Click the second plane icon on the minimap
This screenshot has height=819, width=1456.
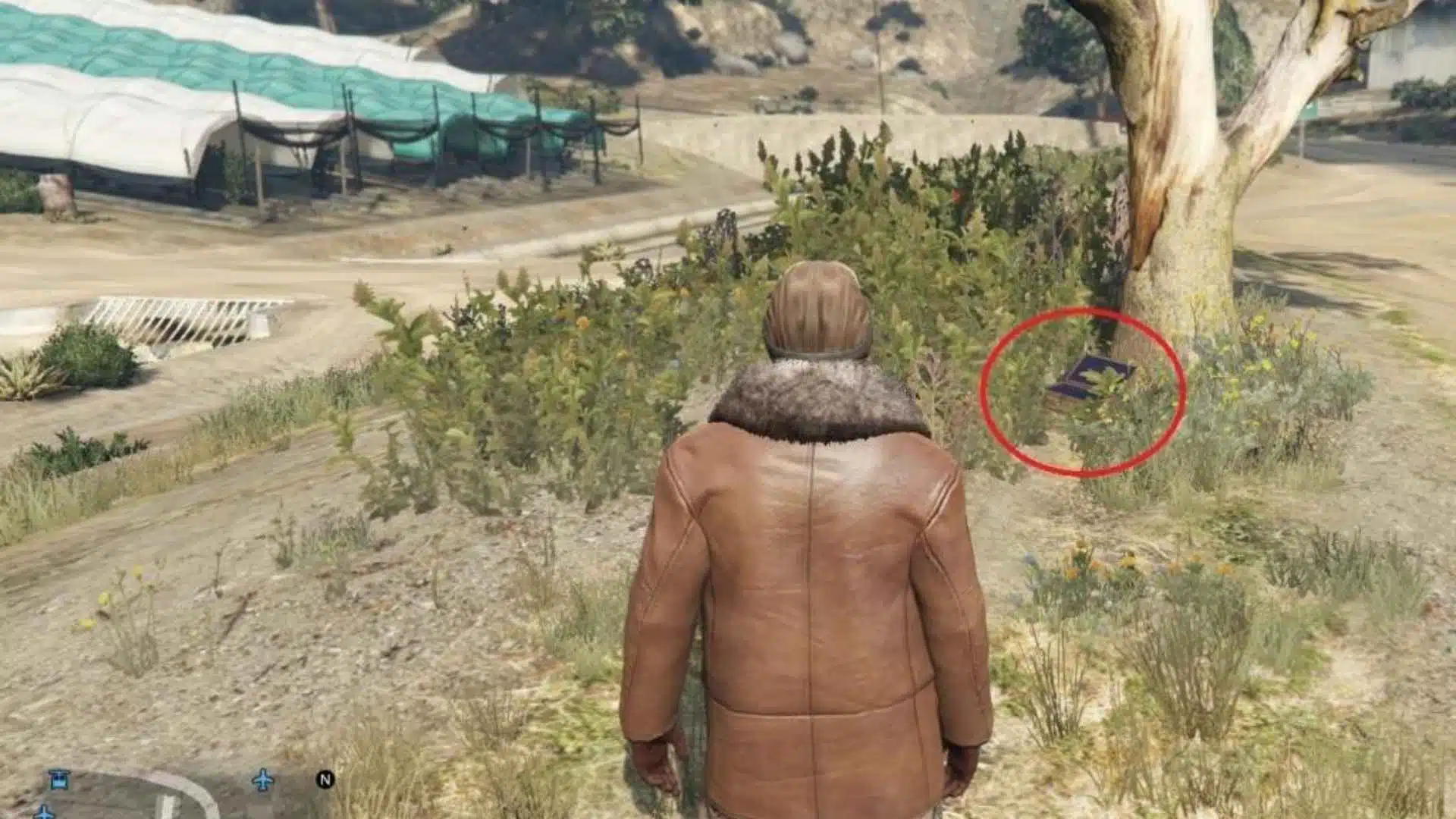coord(44,813)
